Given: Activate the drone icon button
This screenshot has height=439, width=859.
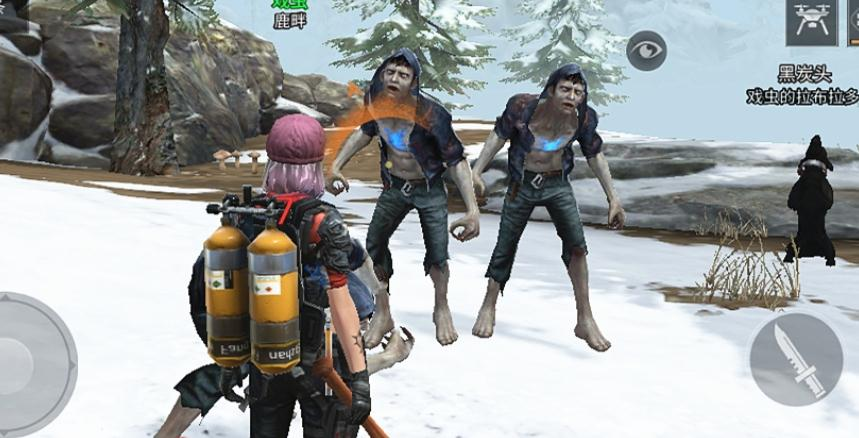Looking at the screenshot, I should (x=811, y=20).
